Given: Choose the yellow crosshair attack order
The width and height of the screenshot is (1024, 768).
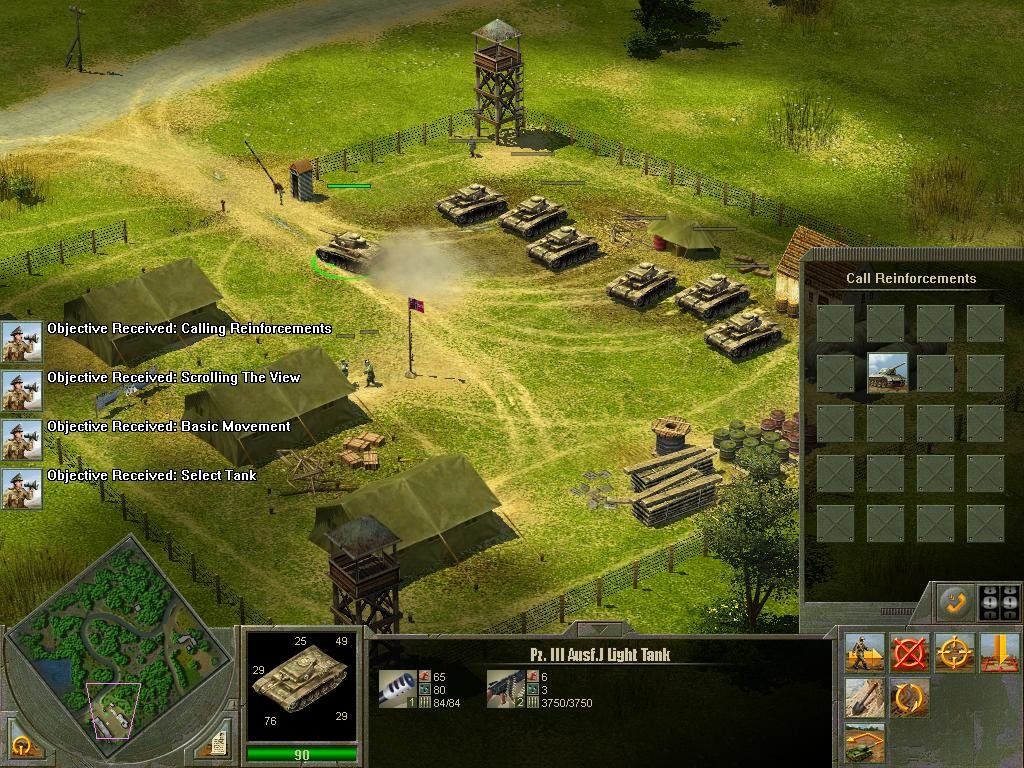Looking at the screenshot, I should [x=955, y=653].
